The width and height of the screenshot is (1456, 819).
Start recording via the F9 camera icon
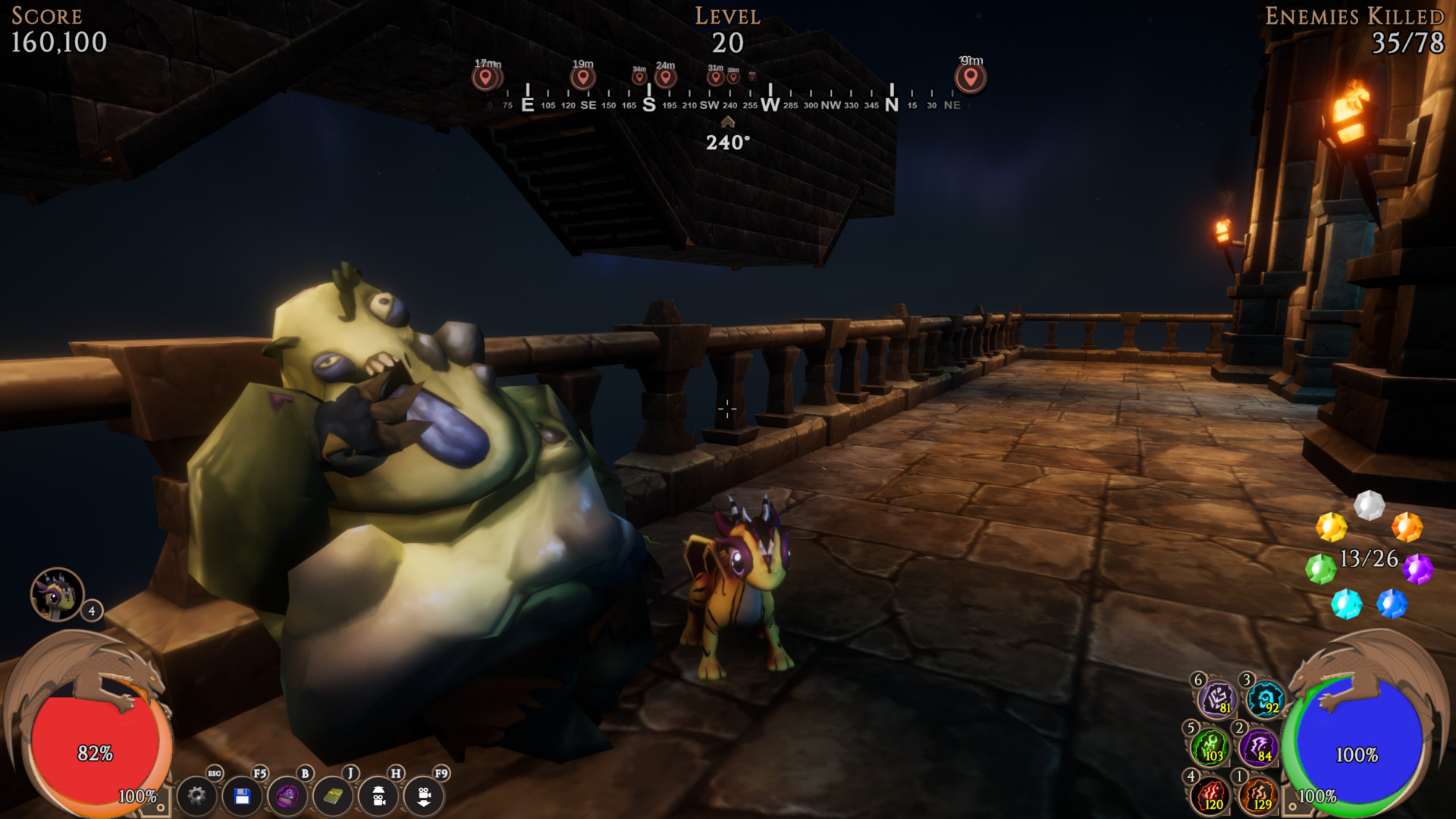(425, 799)
